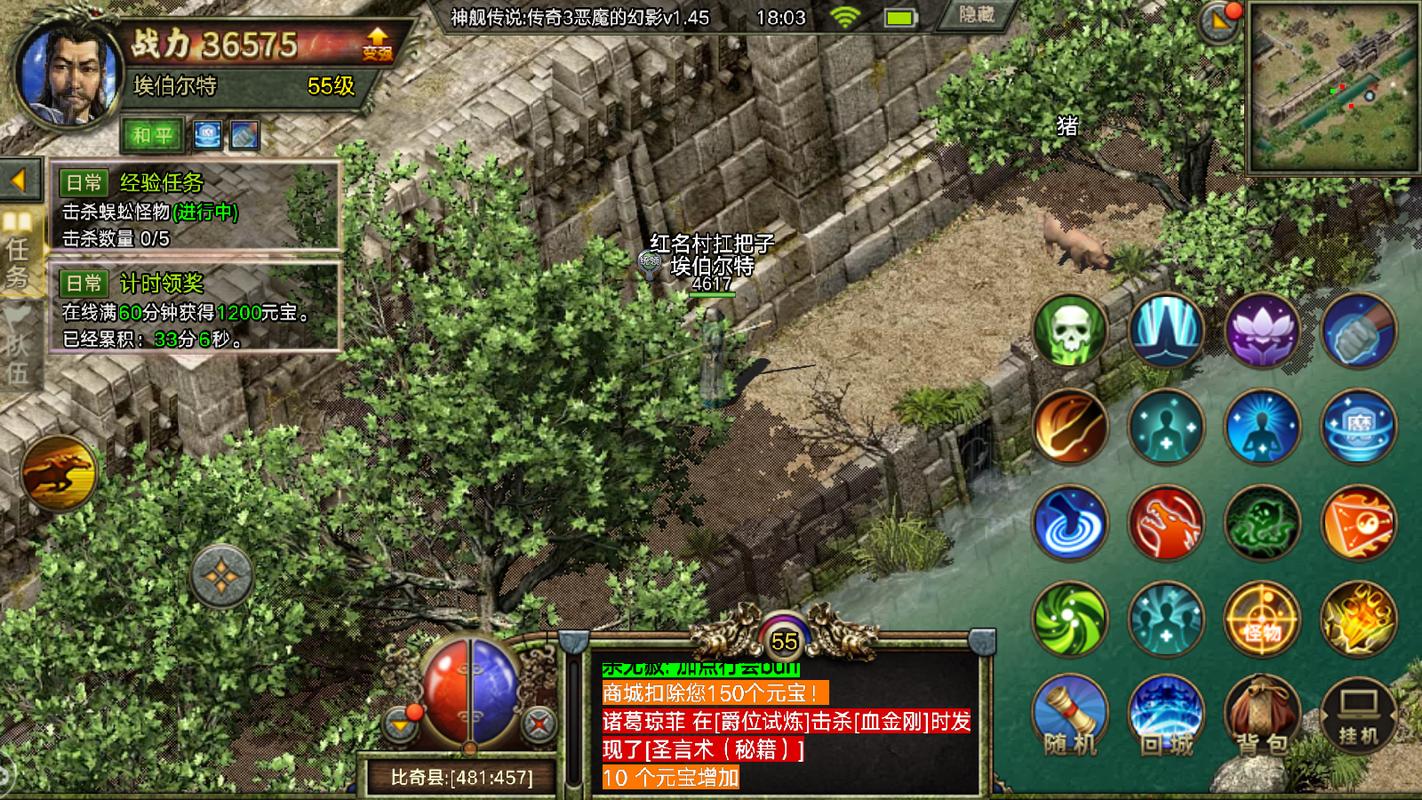The image size is (1422, 800).
Task: Open the 队伍 team tab
Action: coord(18,350)
